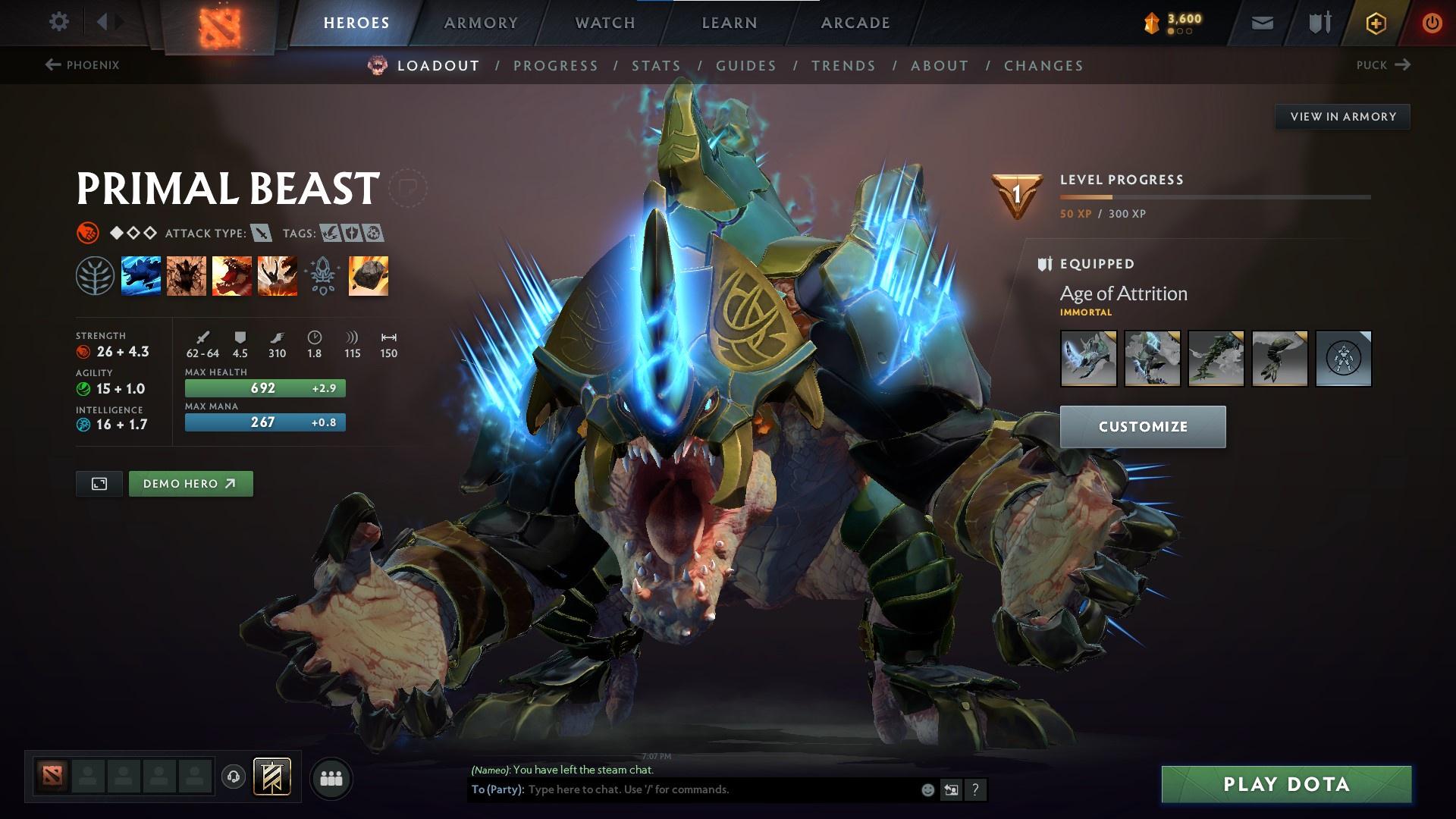Select the Trample ability icon

pos(187,276)
